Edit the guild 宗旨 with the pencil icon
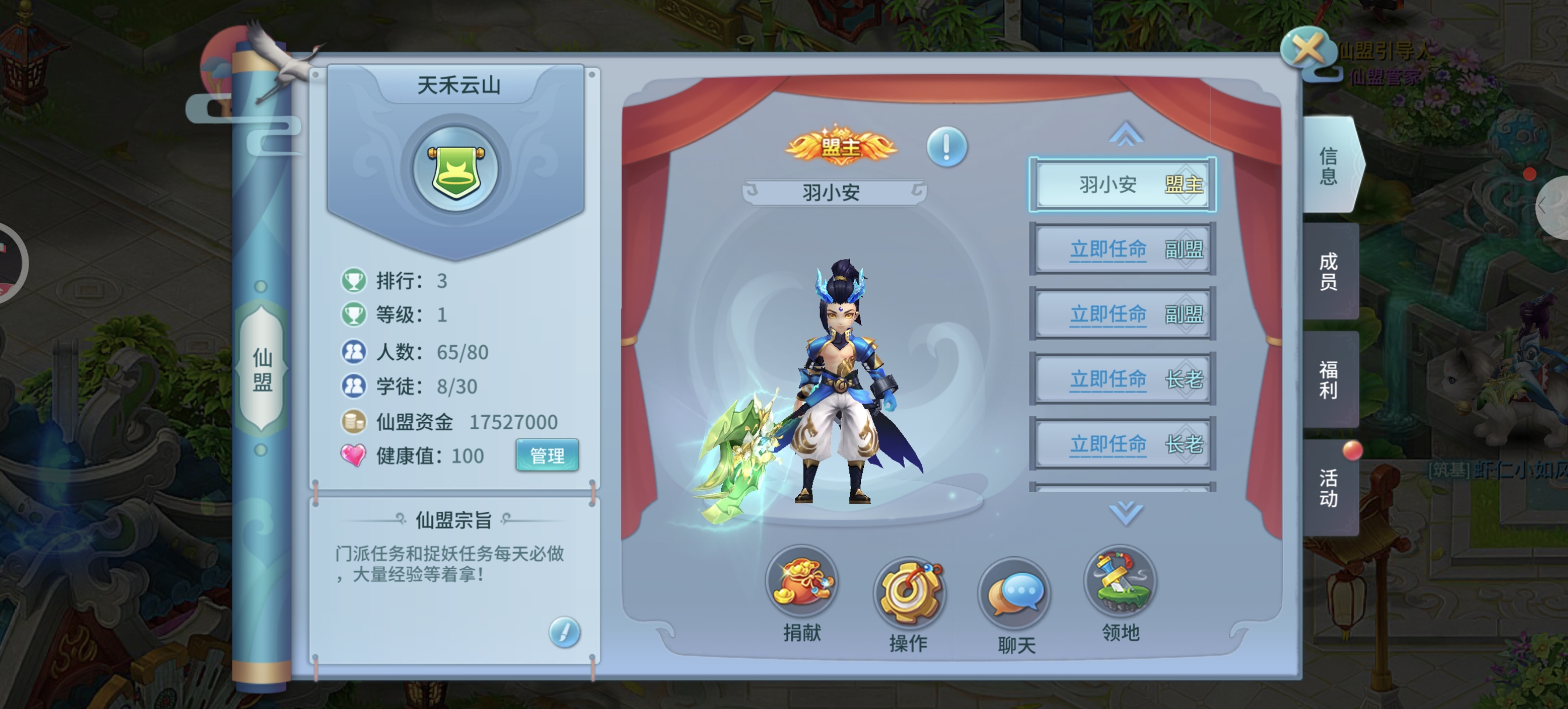 pos(563,631)
